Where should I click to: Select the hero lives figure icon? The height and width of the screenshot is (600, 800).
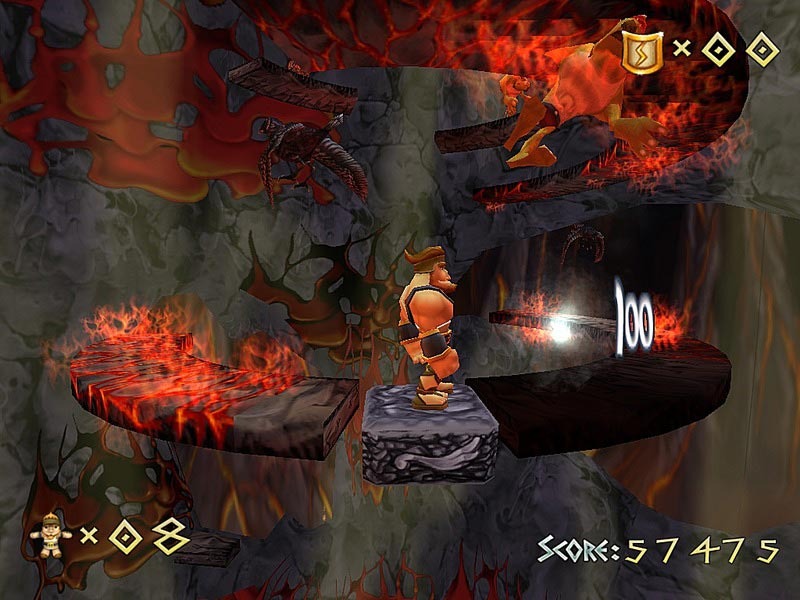(50, 536)
